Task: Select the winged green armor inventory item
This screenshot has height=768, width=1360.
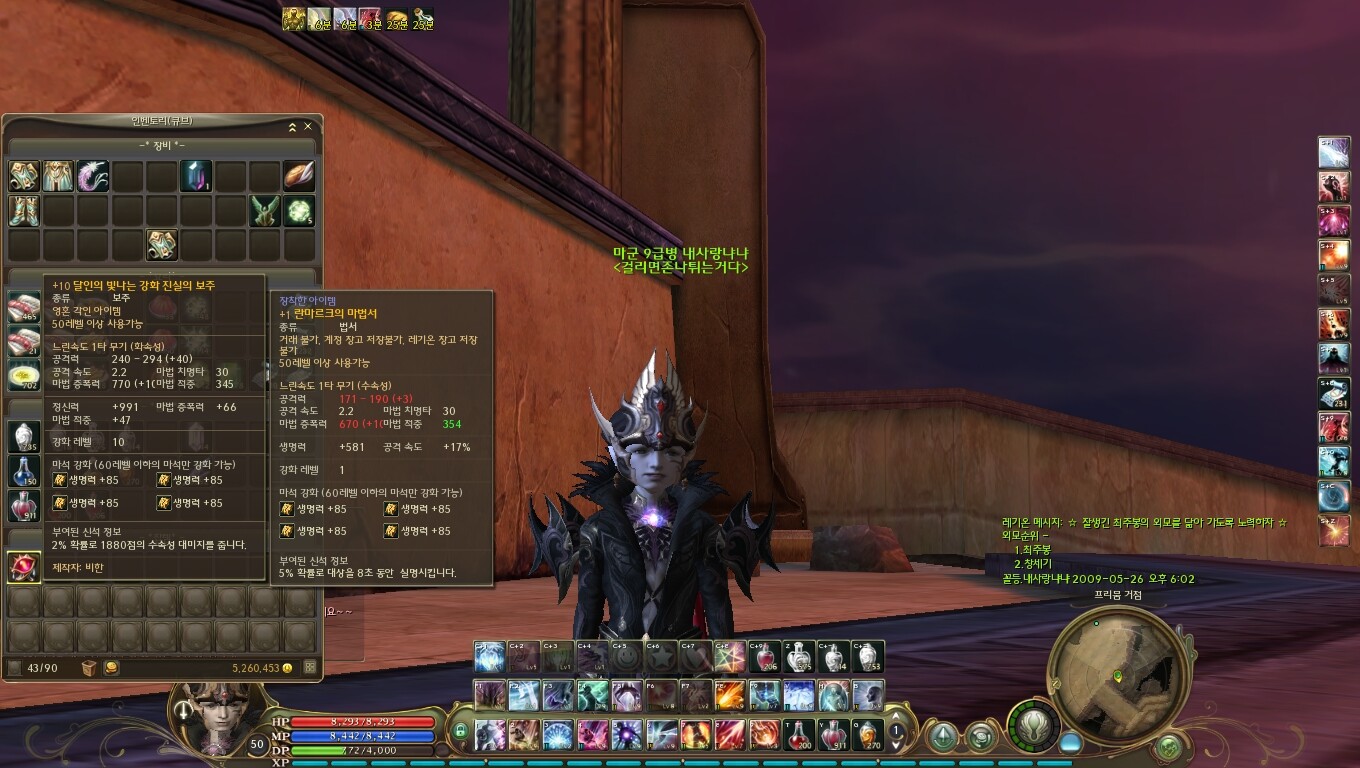Action: pyautogui.click(x=264, y=211)
